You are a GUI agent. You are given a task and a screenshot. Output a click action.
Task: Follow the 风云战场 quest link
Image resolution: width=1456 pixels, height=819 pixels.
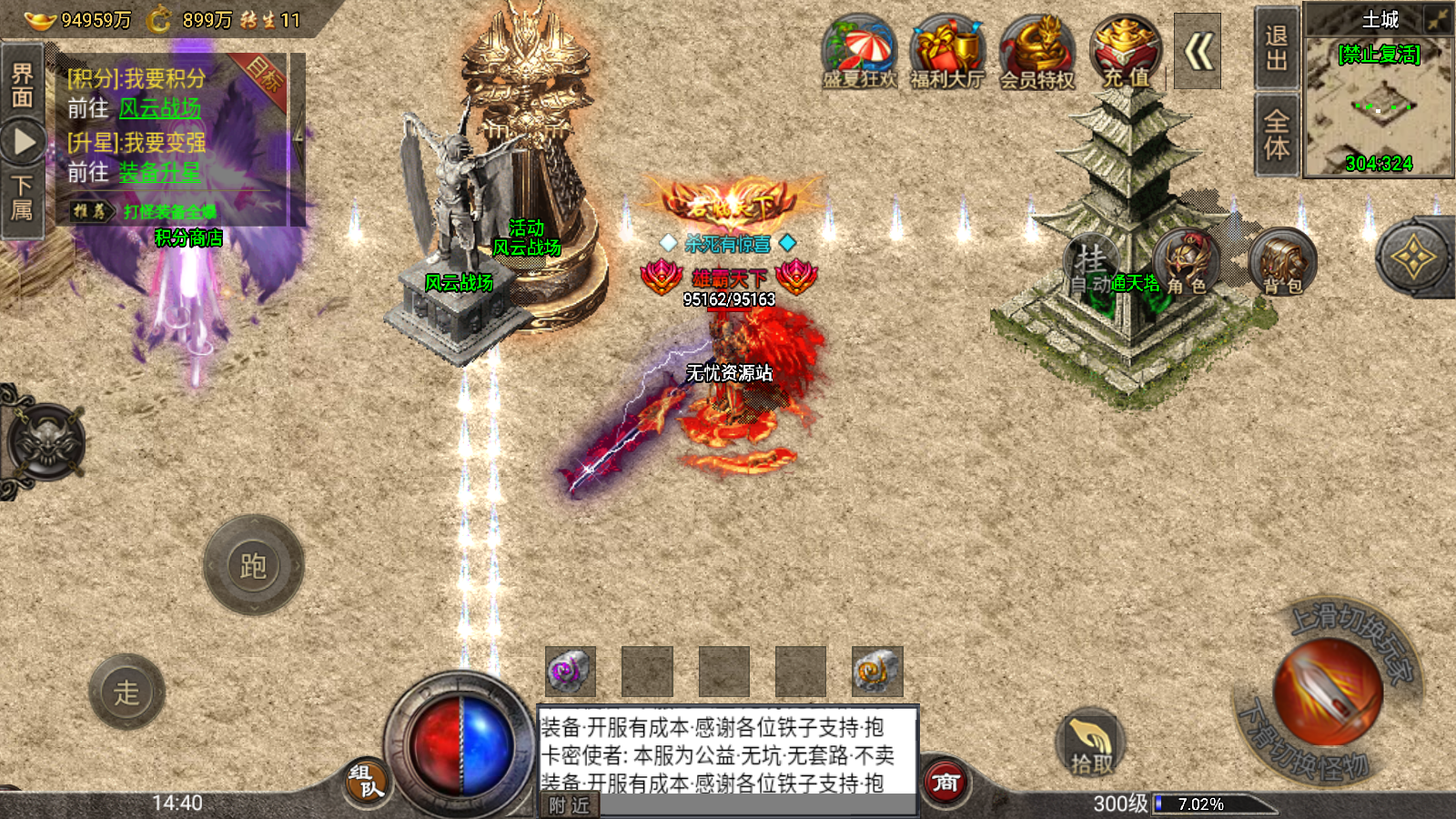[160, 109]
